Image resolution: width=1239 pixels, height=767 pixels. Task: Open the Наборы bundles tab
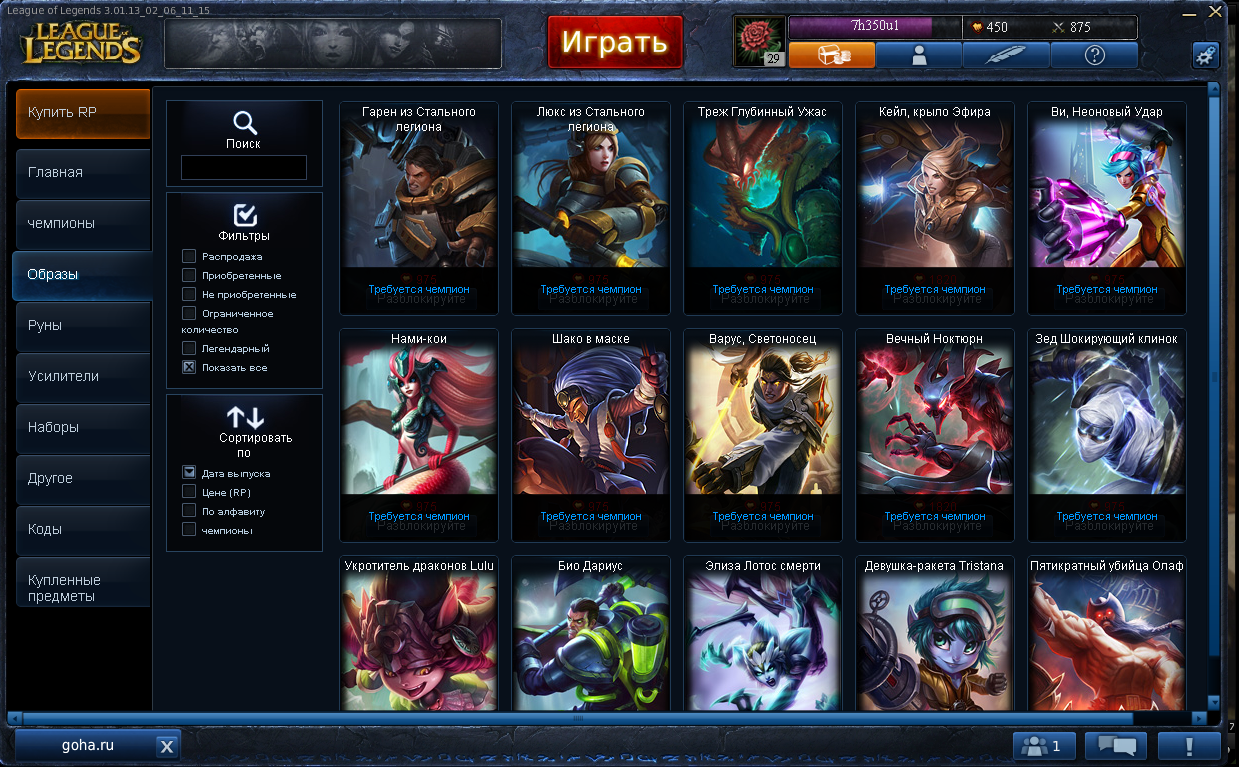click(83, 428)
